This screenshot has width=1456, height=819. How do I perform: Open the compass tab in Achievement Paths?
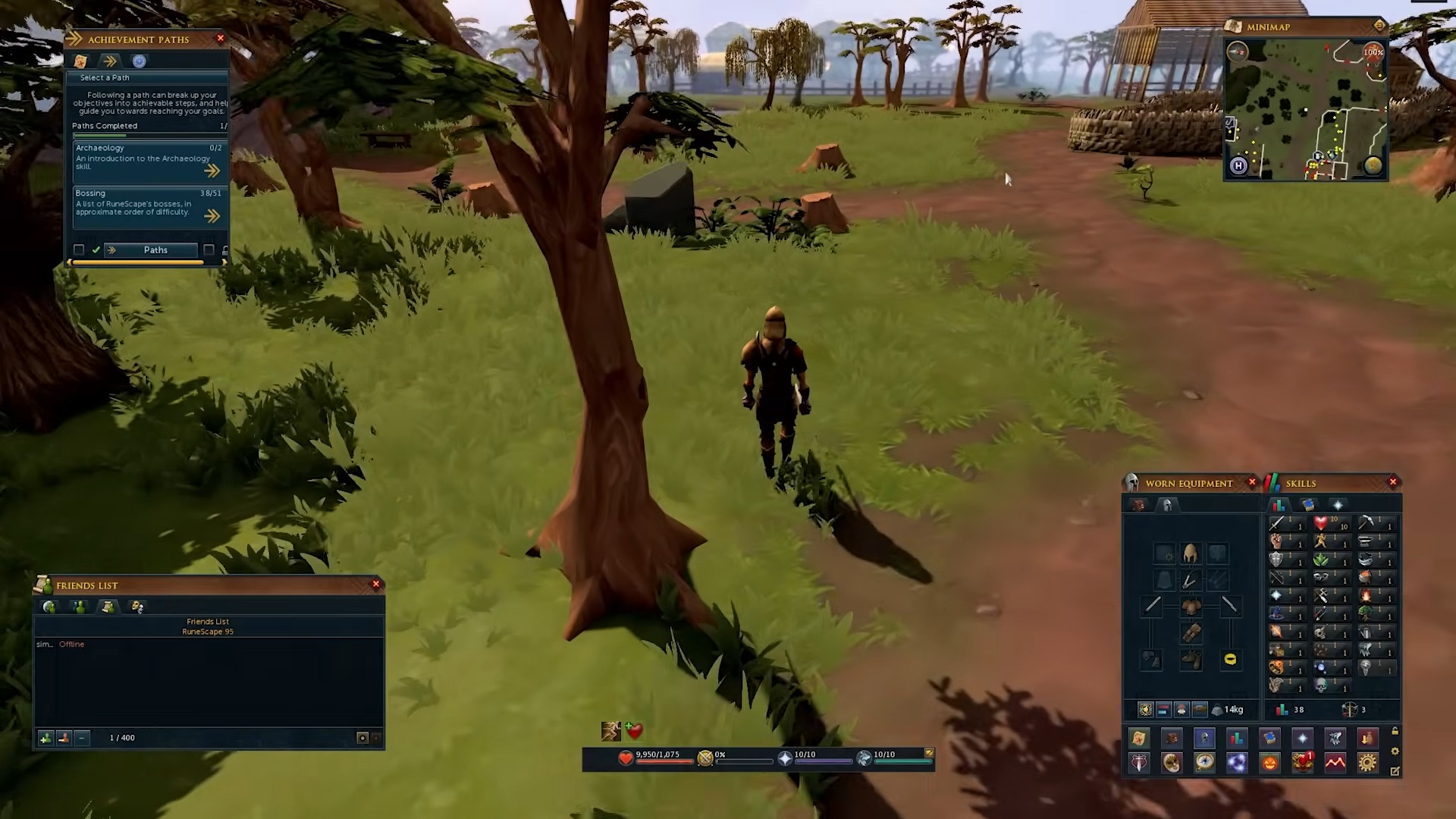(140, 61)
